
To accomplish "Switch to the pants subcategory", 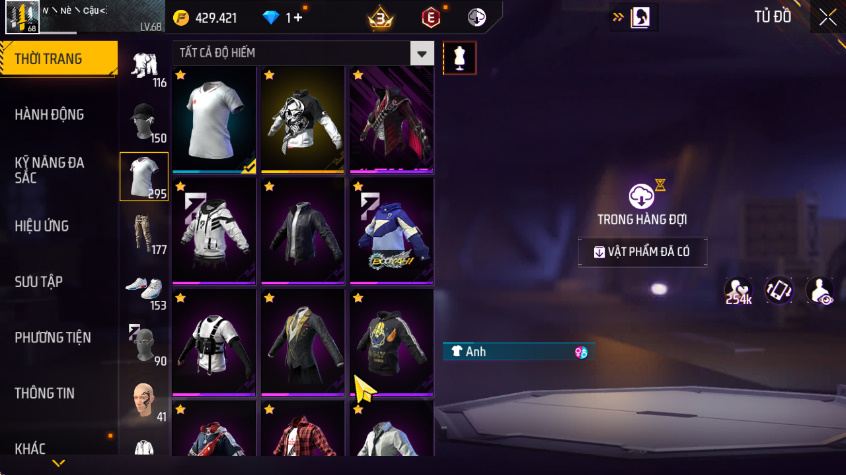I will click(144, 232).
